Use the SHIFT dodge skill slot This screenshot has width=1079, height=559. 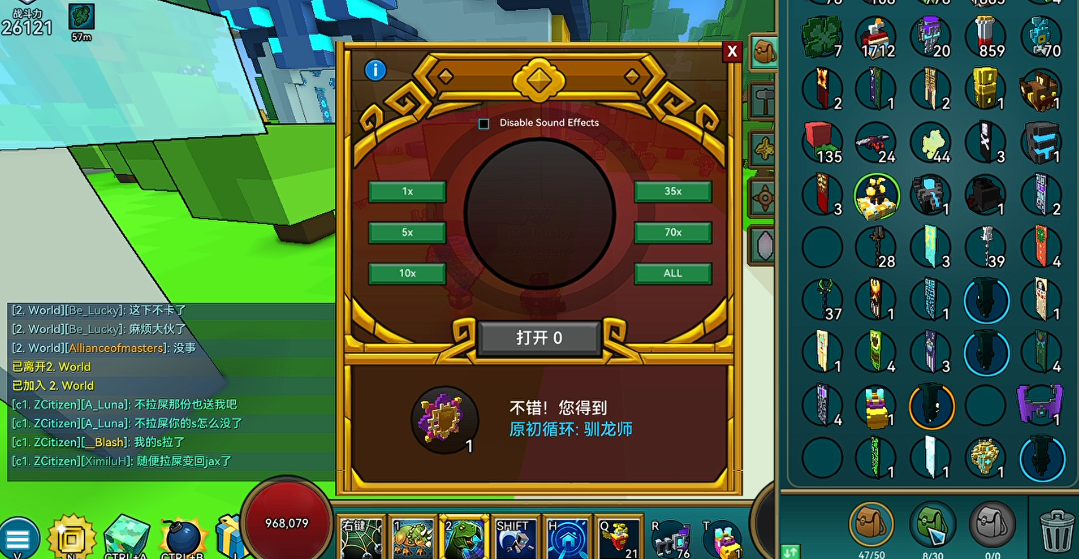(x=512, y=538)
